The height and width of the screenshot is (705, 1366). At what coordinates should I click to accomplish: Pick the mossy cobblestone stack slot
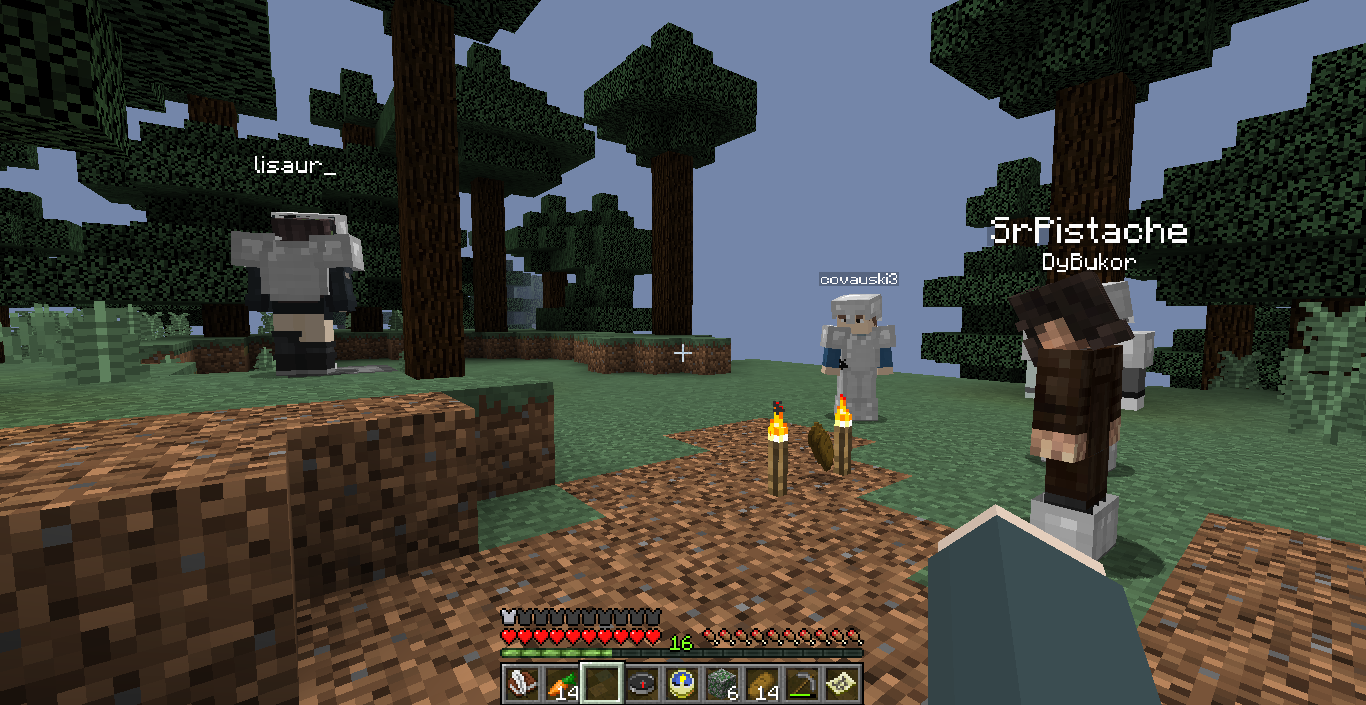pyautogui.click(x=722, y=684)
